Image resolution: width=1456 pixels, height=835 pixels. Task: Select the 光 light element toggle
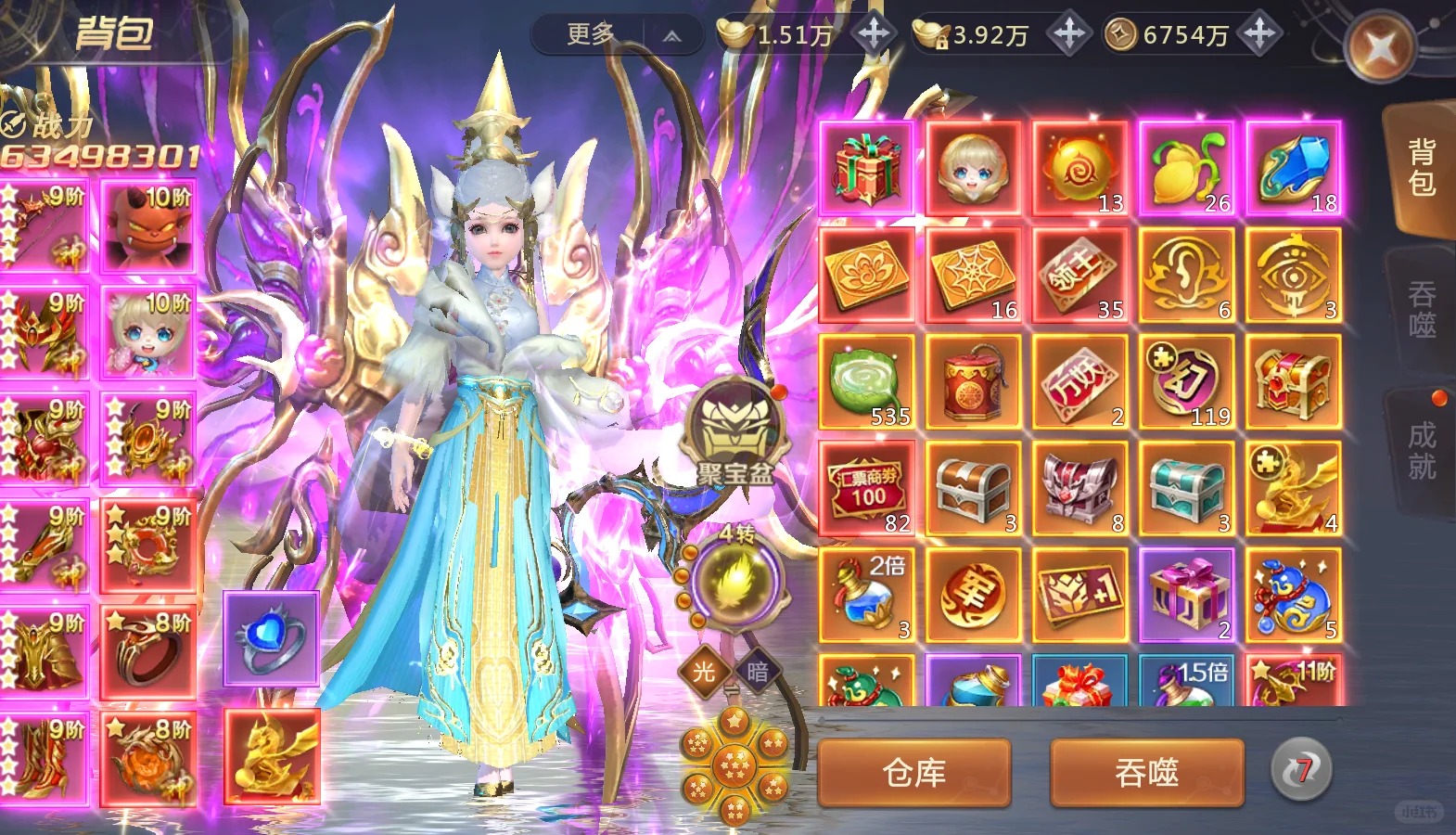[704, 671]
